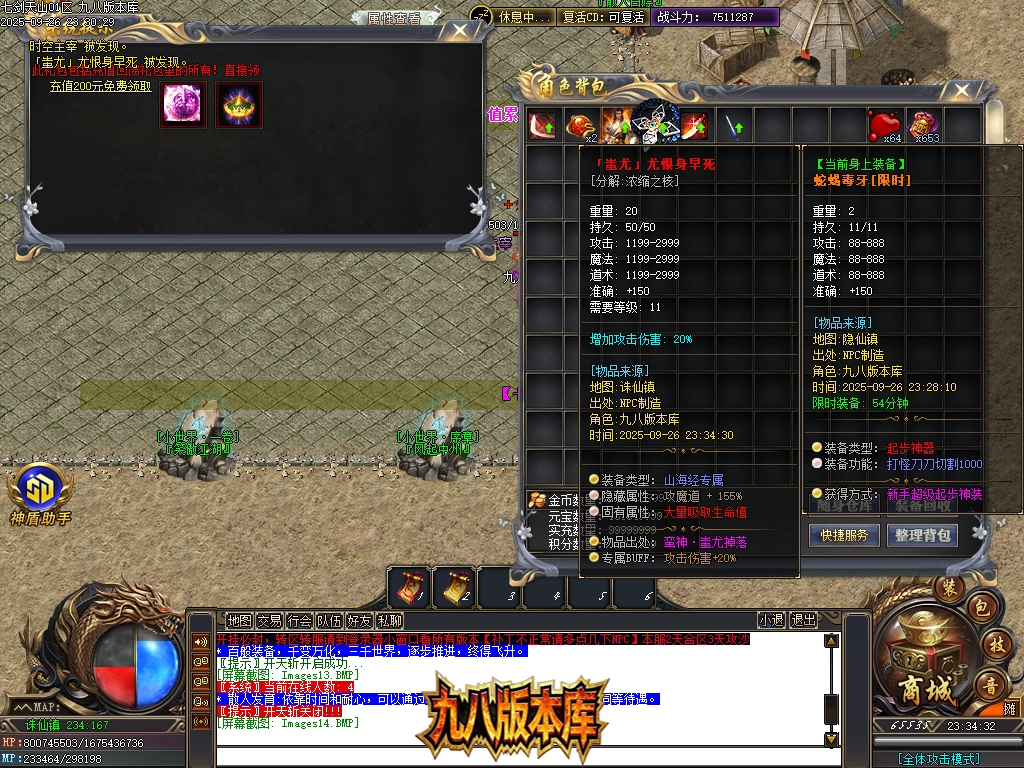Close the system notice panel
This screenshot has height=768, width=1024.
[459, 31]
